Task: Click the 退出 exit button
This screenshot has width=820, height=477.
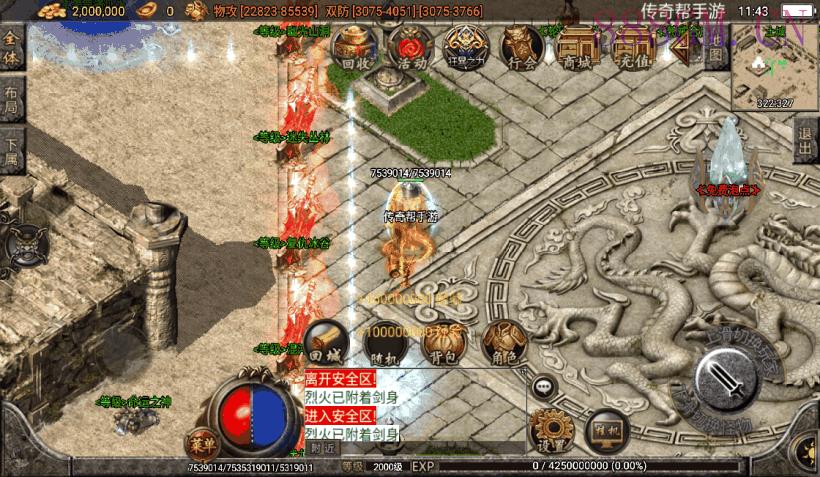Action: point(806,141)
